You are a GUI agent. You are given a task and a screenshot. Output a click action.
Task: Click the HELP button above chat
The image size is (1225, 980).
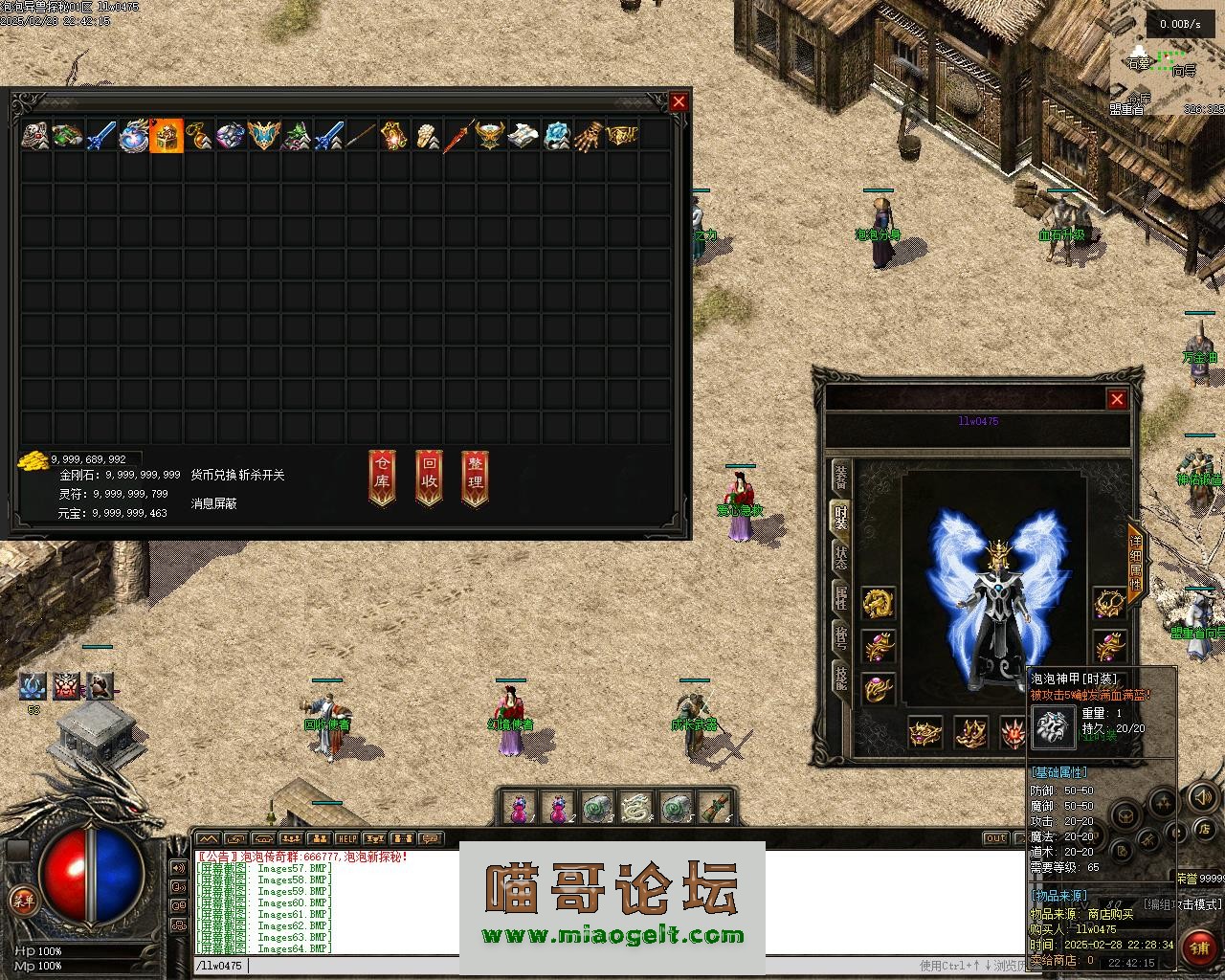pyautogui.click(x=346, y=839)
